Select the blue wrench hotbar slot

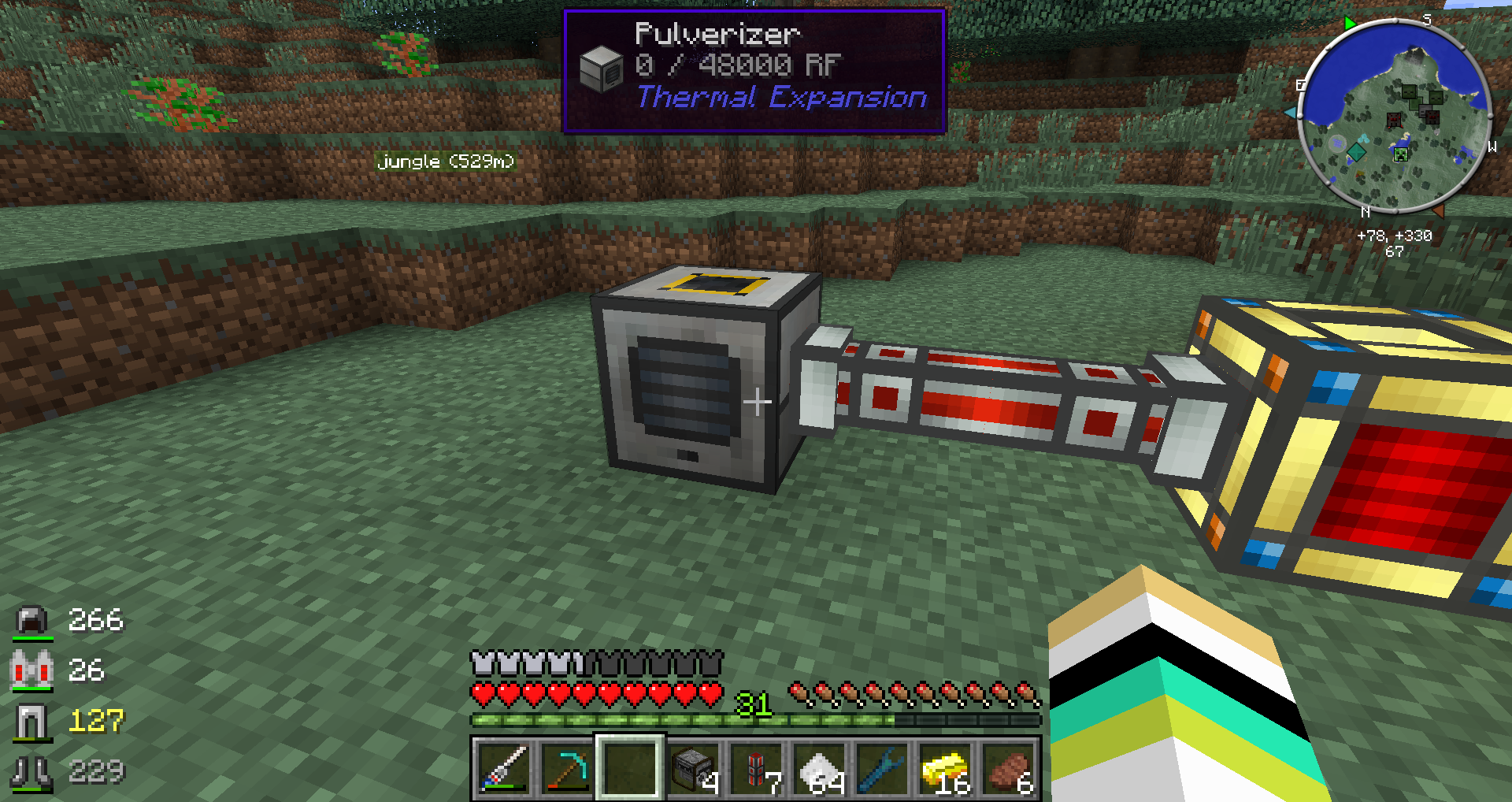pyautogui.click(x=883, y=767)
